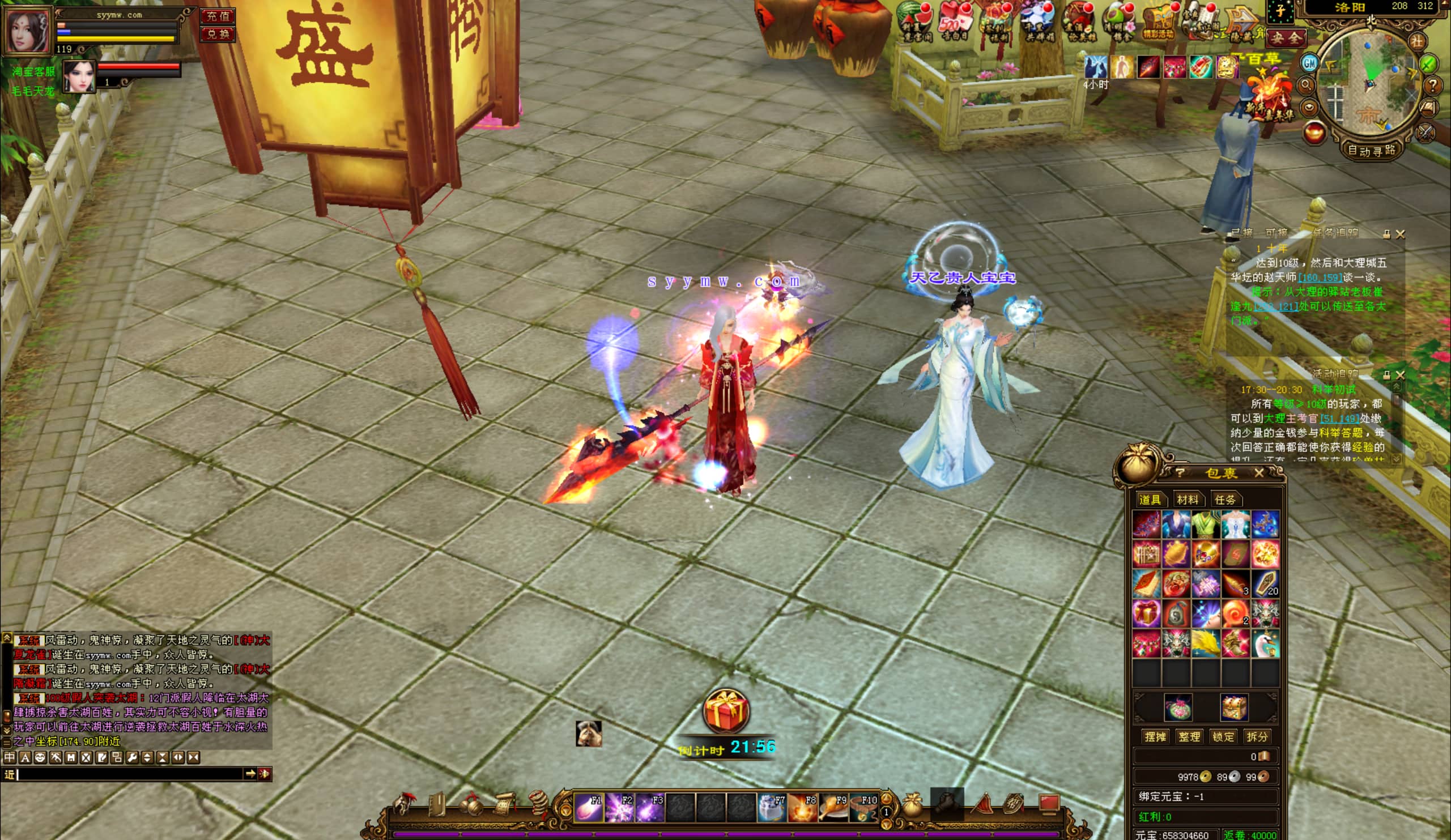This screenshot has width=1451, height=840.
Task: Switch to the 材料 tab
Action: pyautogui.click(x=1188, y=500)
